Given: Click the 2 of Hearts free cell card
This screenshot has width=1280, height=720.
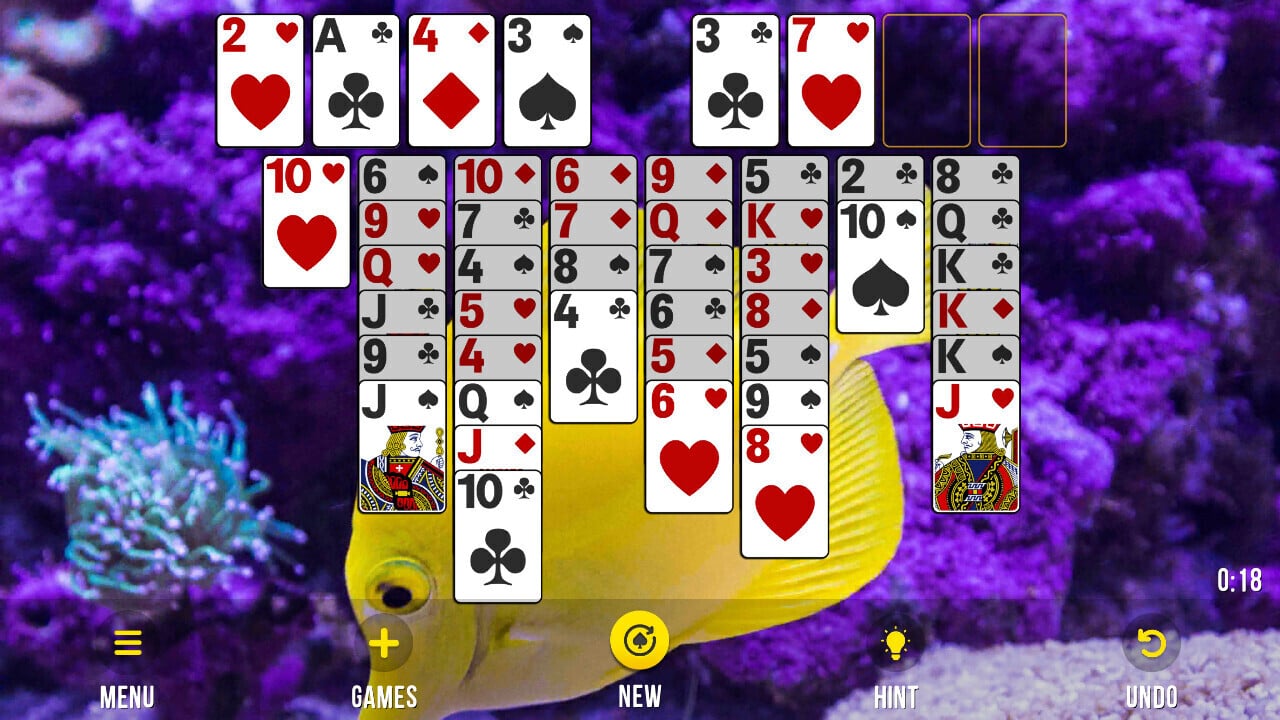Looking at the screenshot, I should pyautogui.click(x=258, y=80).
